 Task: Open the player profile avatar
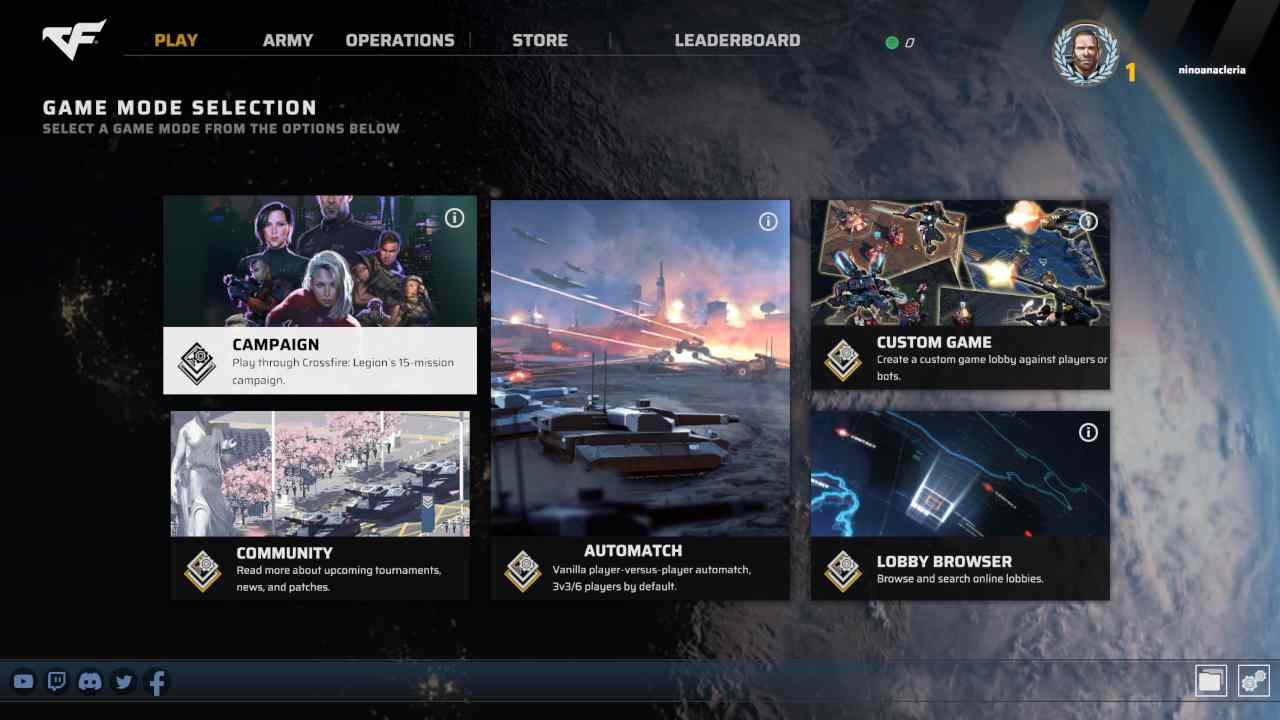tap(1085, 54)
